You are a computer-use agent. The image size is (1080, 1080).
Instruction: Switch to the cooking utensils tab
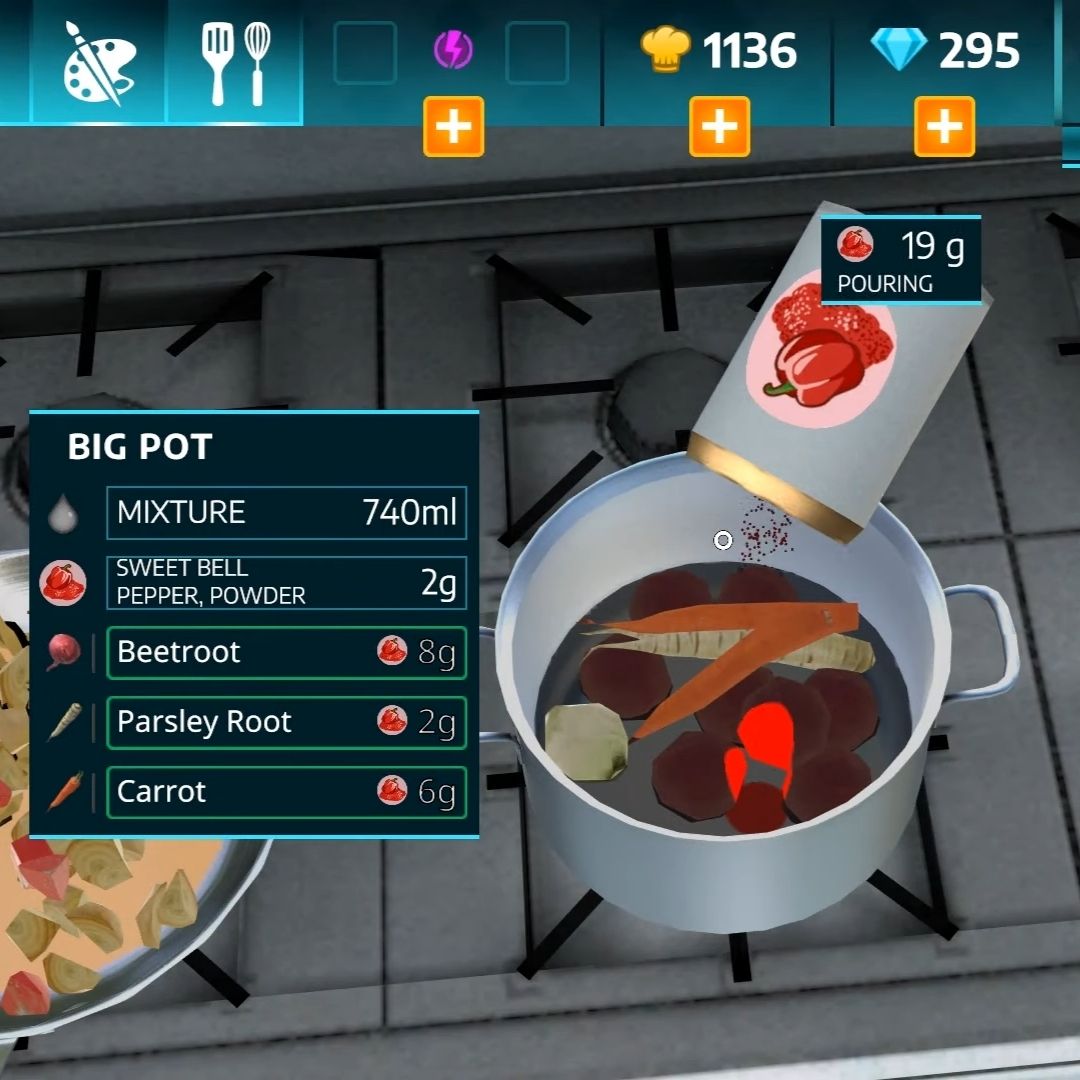pyautogui.click(x=235, y=62)
